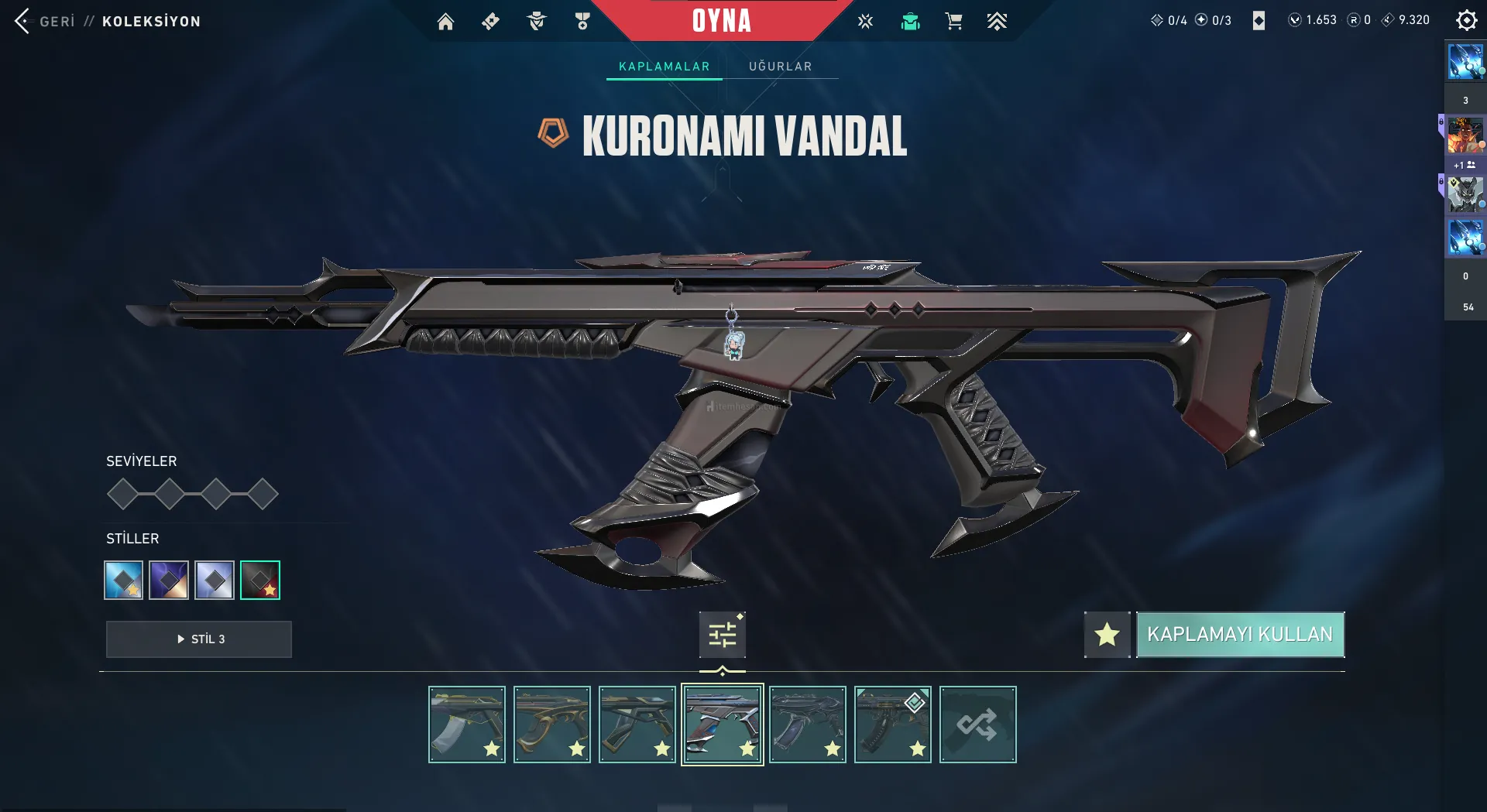Image resolution: width=1487 pixels, height=812 pixels.
Task: Choose the random shuffle skin tile
Action: [977, 725]
